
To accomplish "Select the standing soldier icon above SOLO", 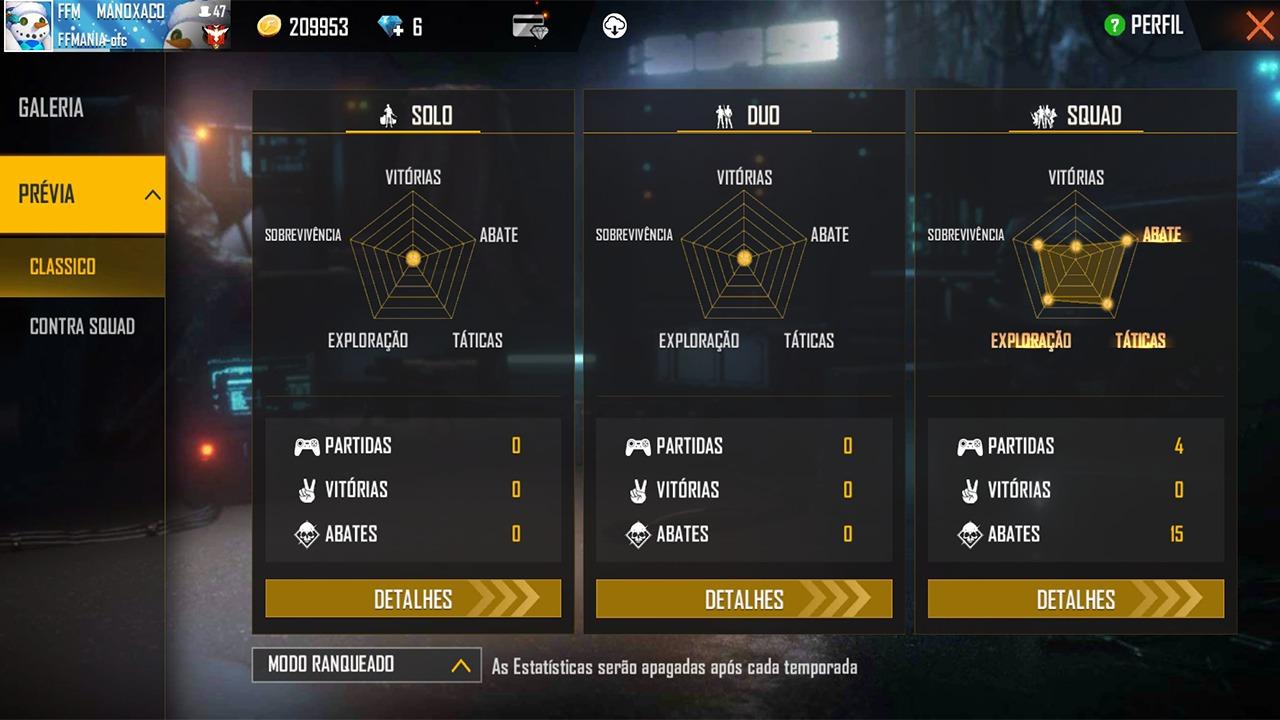I will 387,114.
